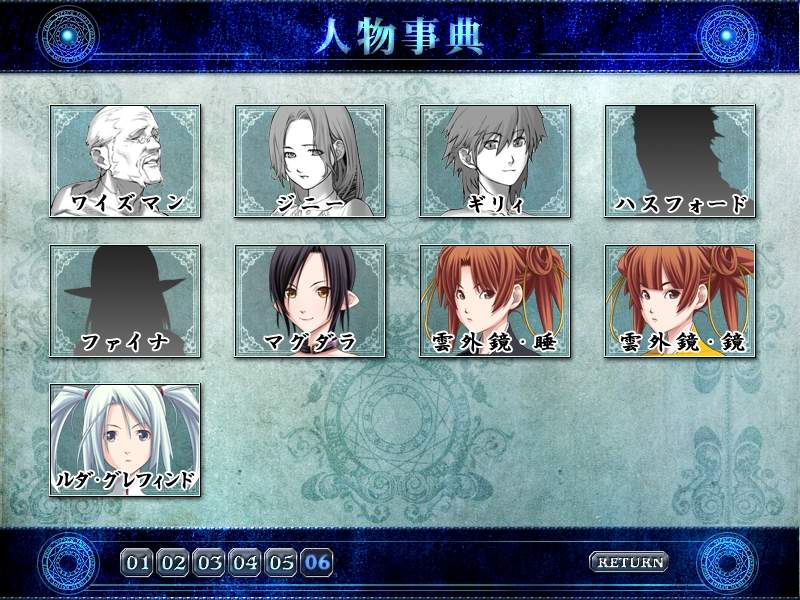Jump to page 04
This screenshot has height=600, width=800.
tap(246, 562)
